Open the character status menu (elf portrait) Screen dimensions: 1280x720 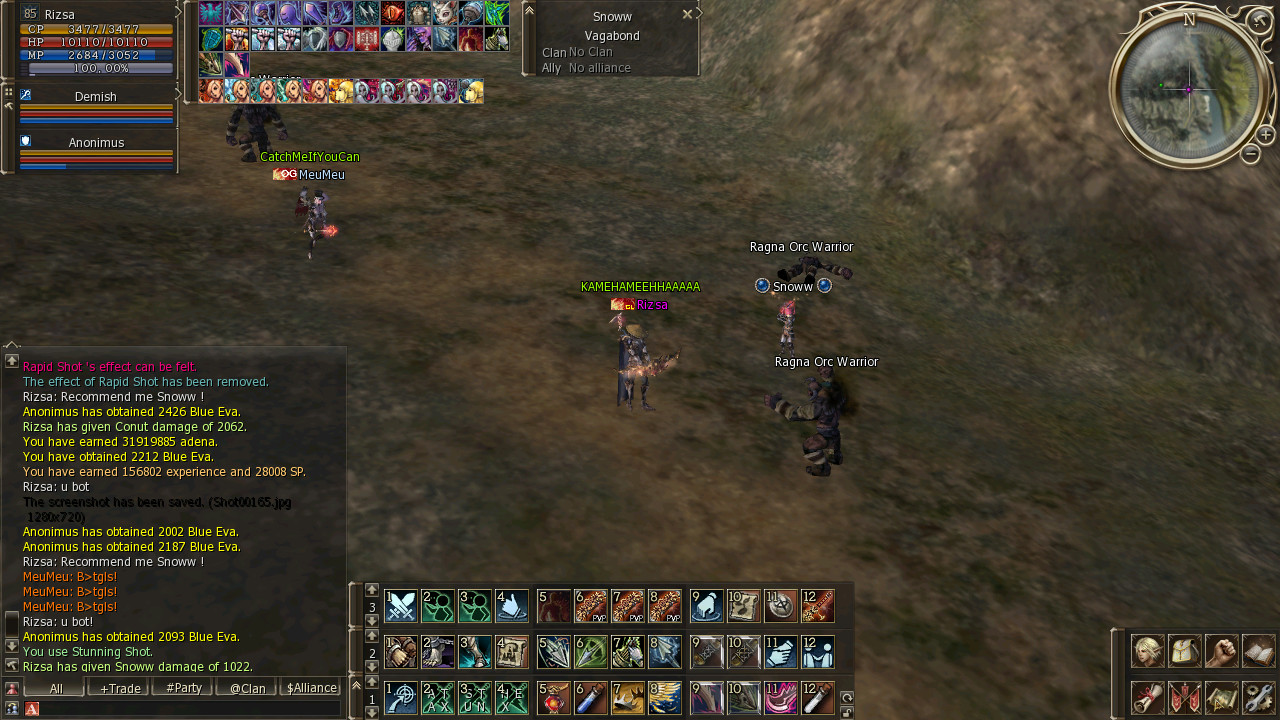[1147, 651]
